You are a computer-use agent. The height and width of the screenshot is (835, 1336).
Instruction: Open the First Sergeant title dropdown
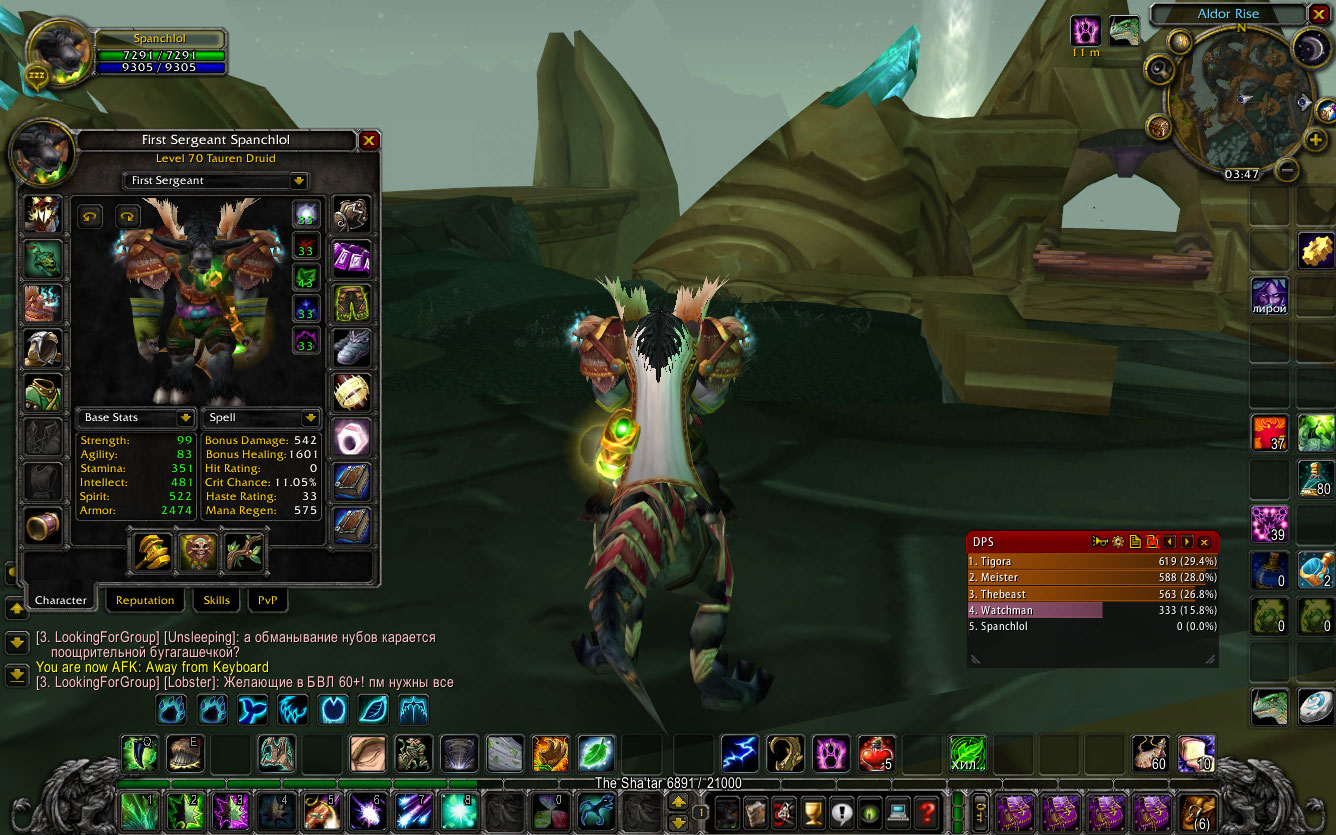tap(298, 181)
